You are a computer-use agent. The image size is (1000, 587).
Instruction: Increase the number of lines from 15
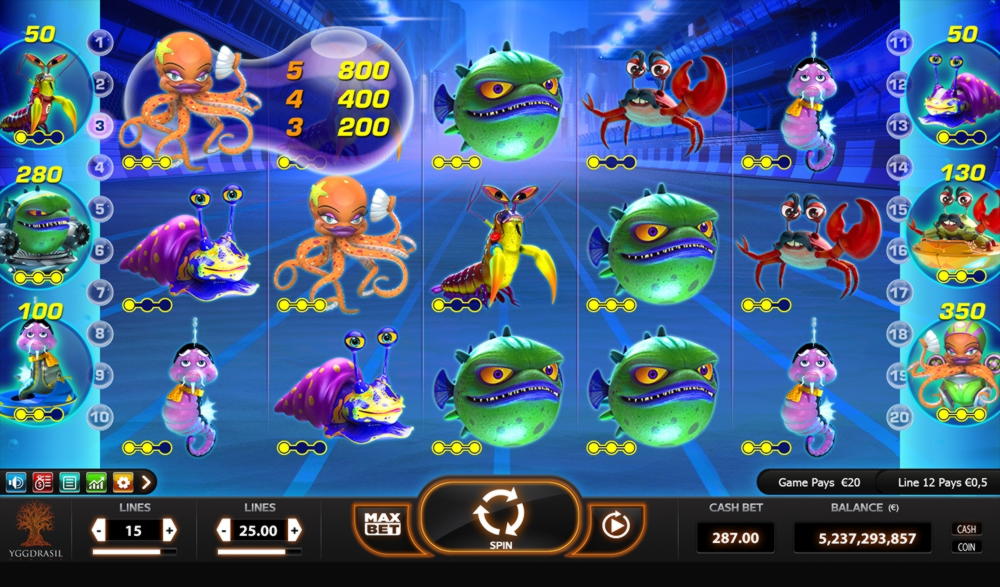[169, 530]
